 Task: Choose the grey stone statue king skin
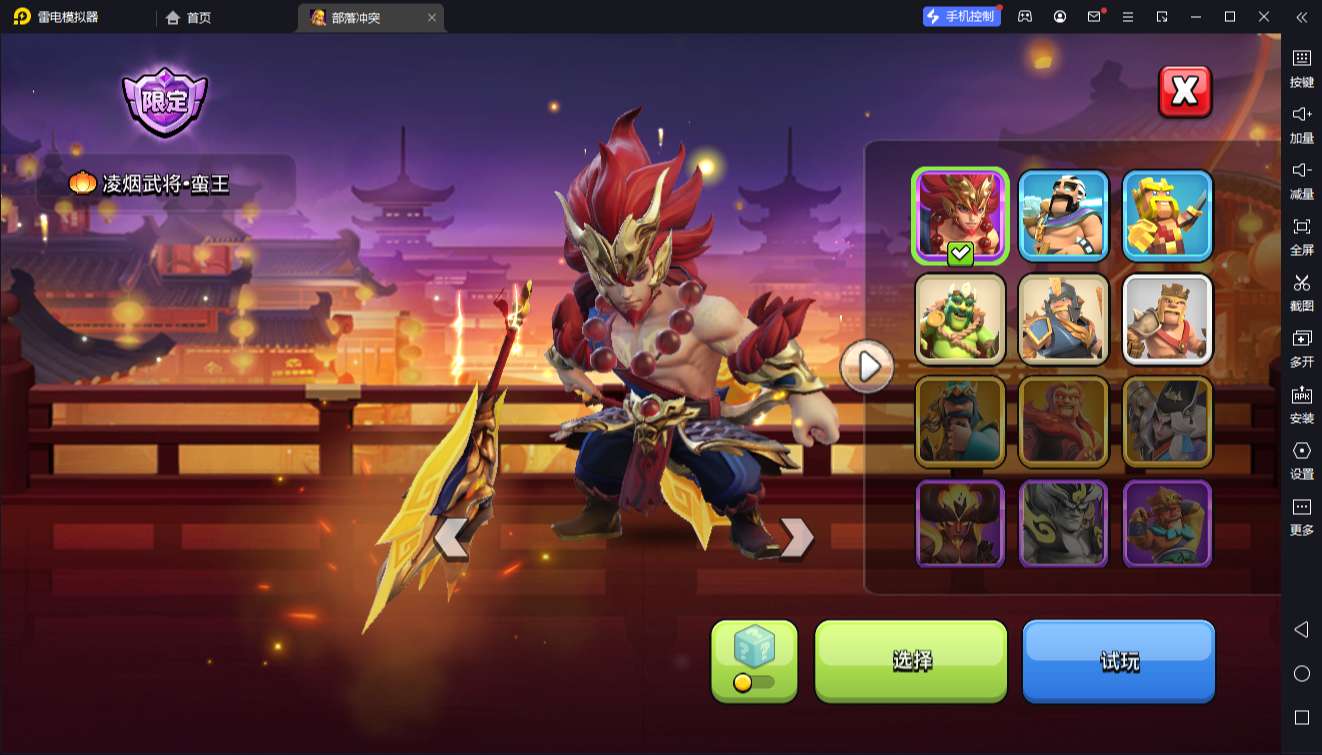1064,524
